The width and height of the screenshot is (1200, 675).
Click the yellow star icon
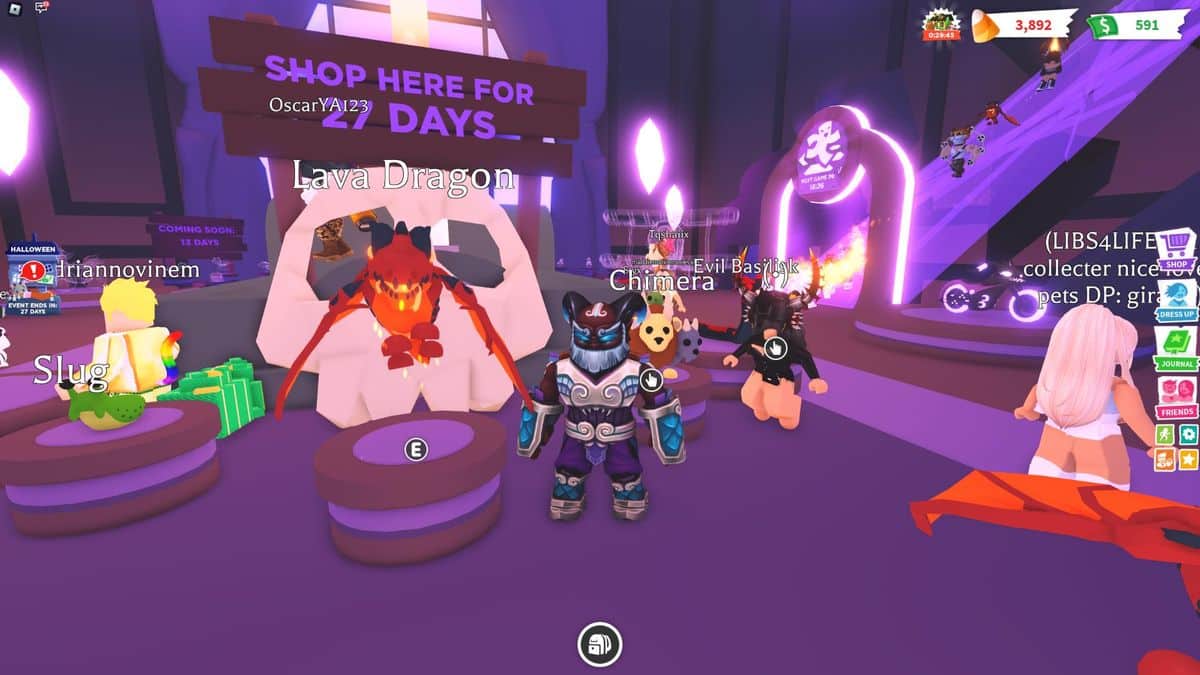tap(1188, 459)
